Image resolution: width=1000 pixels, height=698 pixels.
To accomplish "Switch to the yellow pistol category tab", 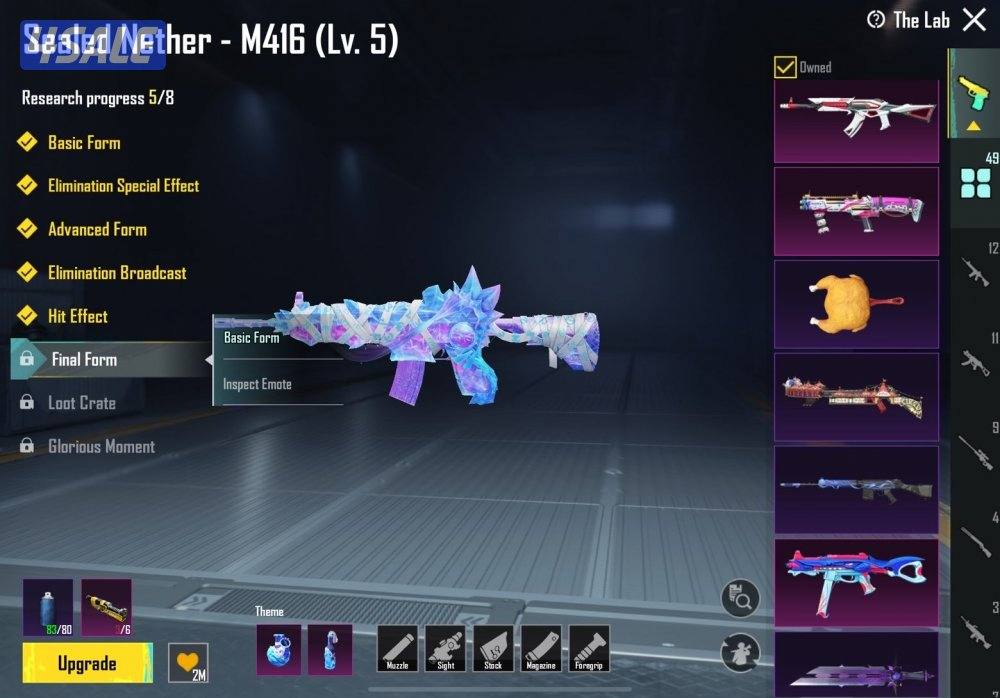I will click(972, 93).
